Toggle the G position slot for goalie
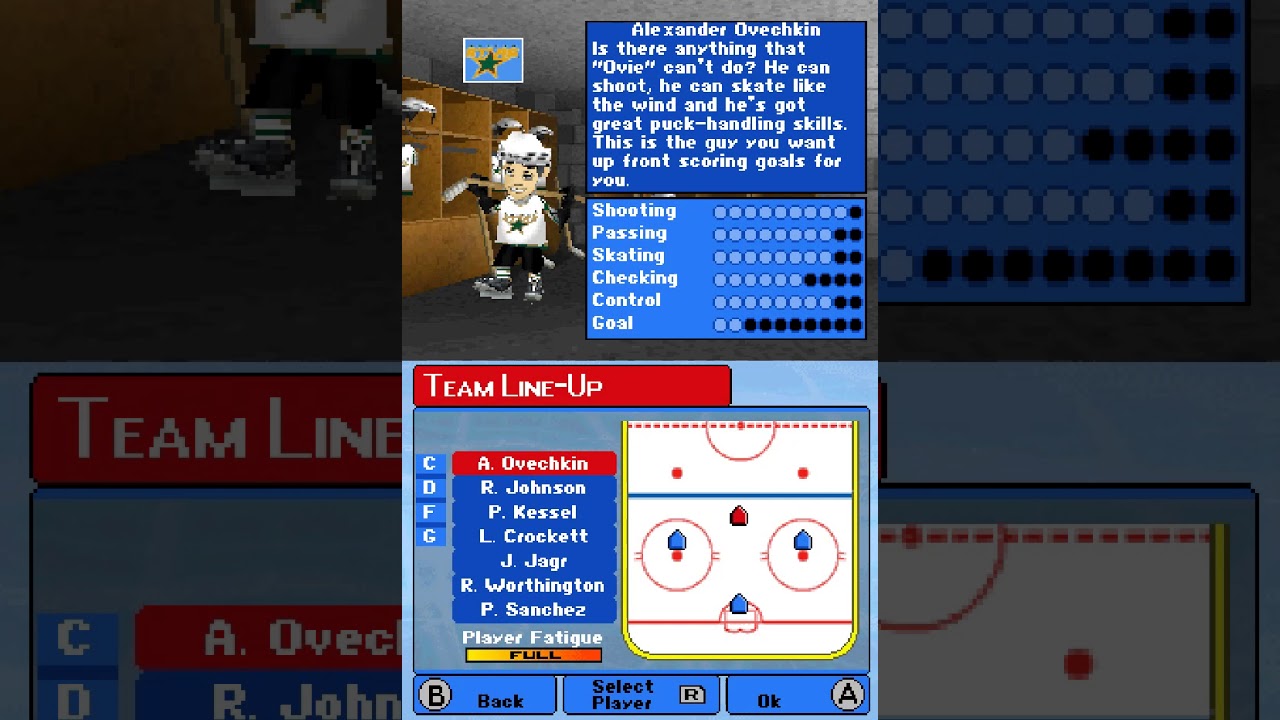 click(428, 537)
